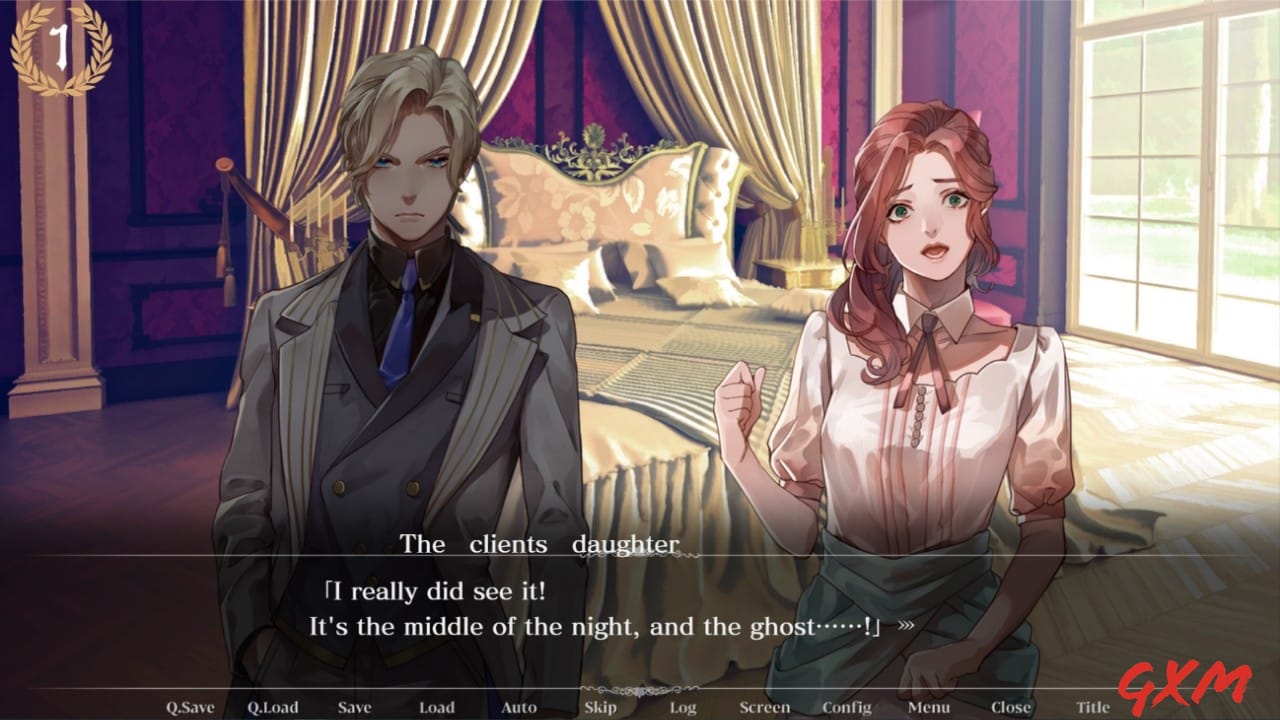The width and height of the screenshot is (1280, 720).
Task: Open the Load menu
Action: (x=436, y=706)
